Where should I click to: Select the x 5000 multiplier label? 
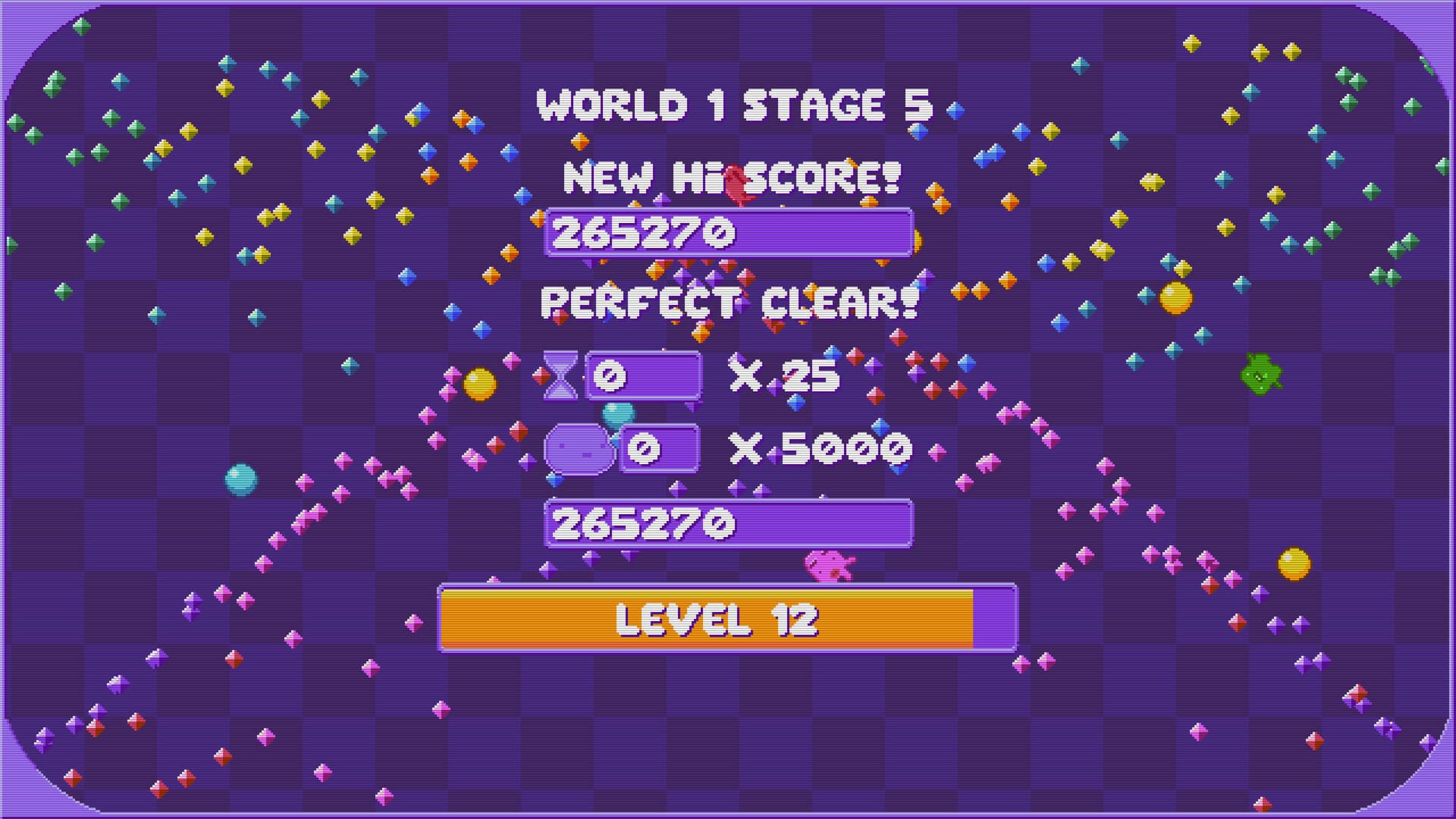[x=819, y=450]
